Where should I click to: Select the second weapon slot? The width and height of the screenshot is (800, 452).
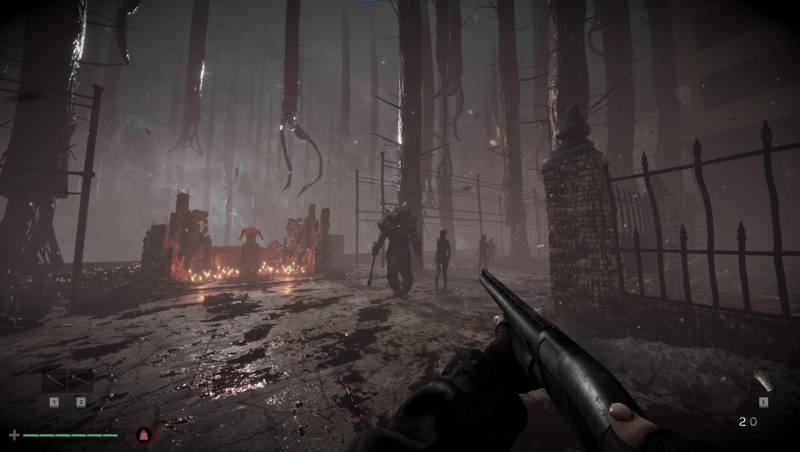tap(80, 381)
